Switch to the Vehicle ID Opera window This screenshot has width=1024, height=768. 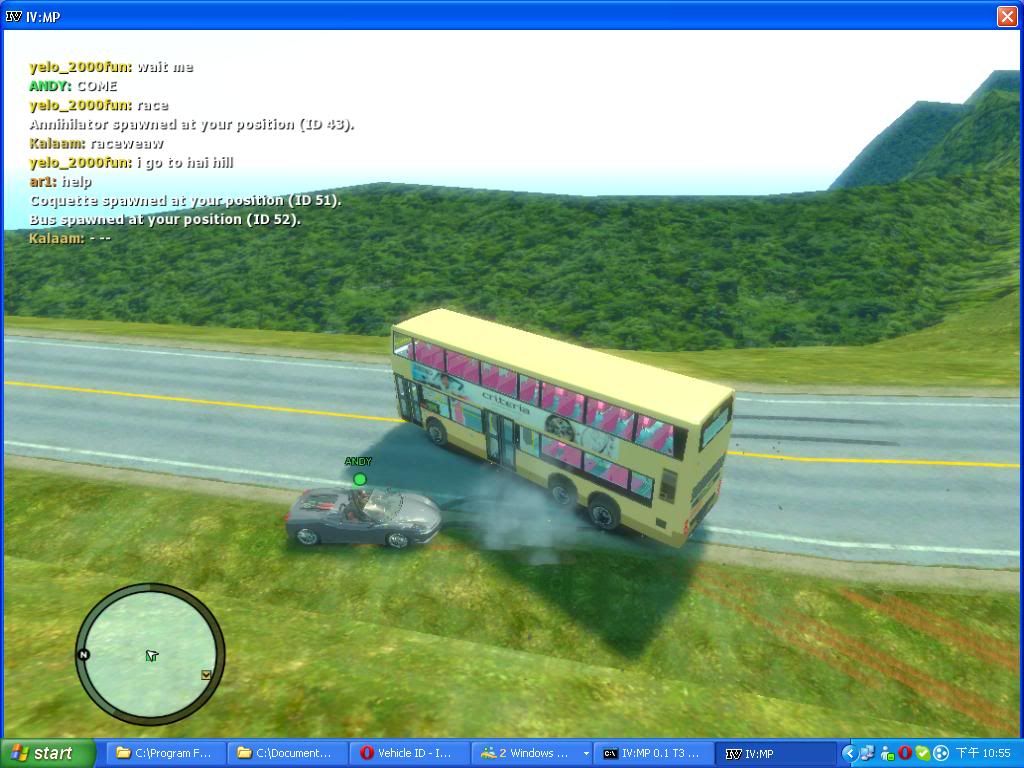pos(408,753)
